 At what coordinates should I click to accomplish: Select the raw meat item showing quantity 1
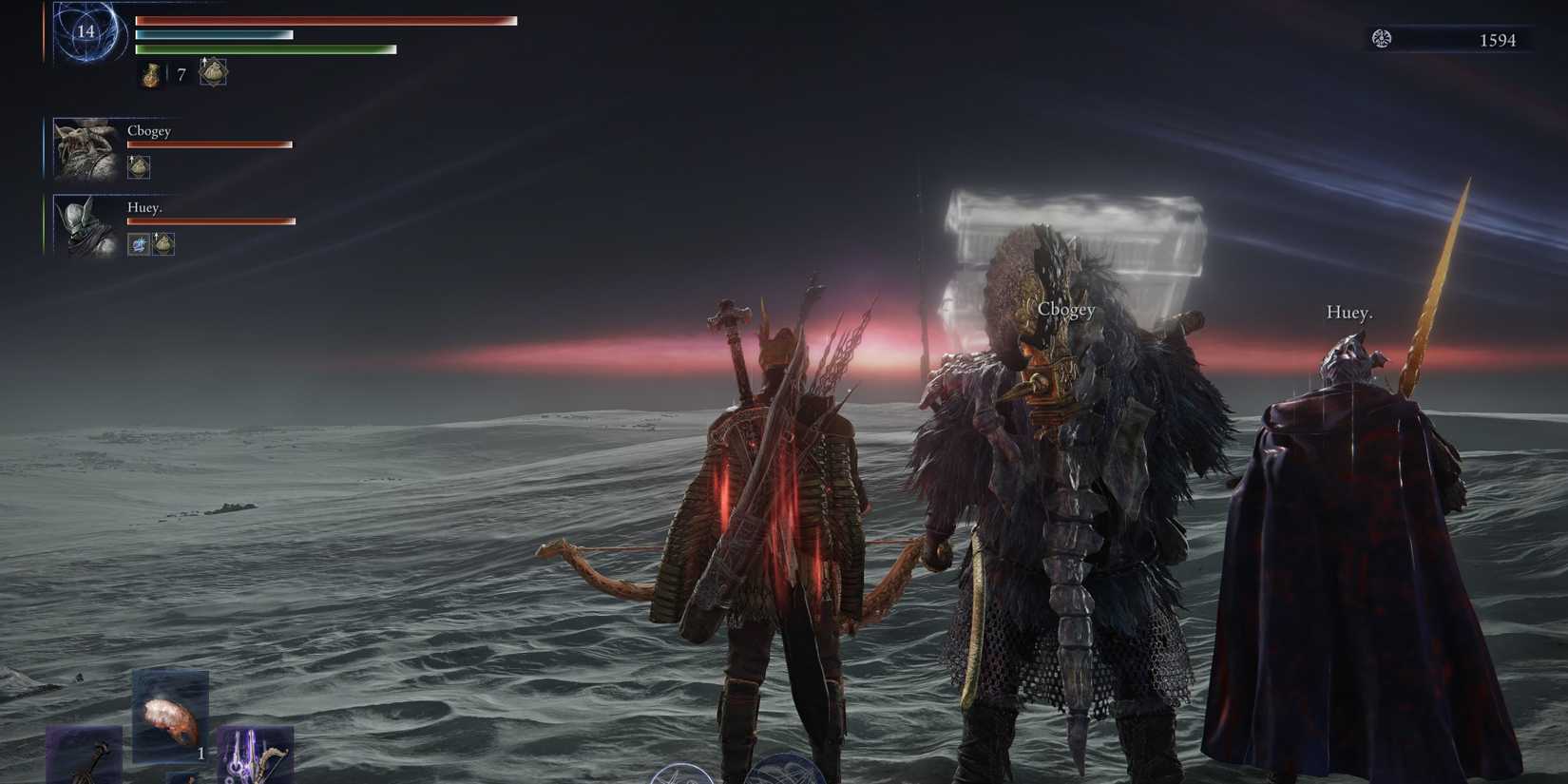[x=170, y=717]
